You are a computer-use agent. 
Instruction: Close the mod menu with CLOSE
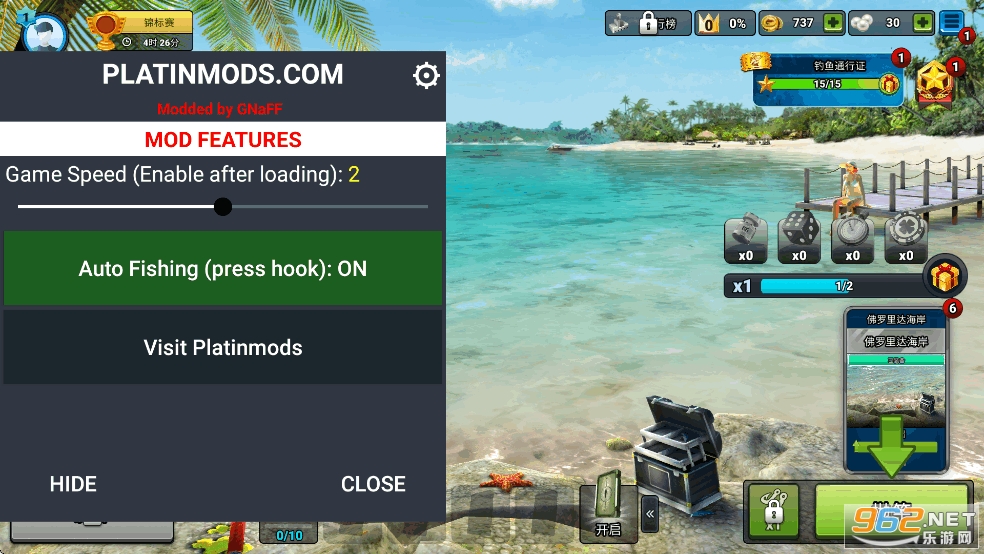373,484
